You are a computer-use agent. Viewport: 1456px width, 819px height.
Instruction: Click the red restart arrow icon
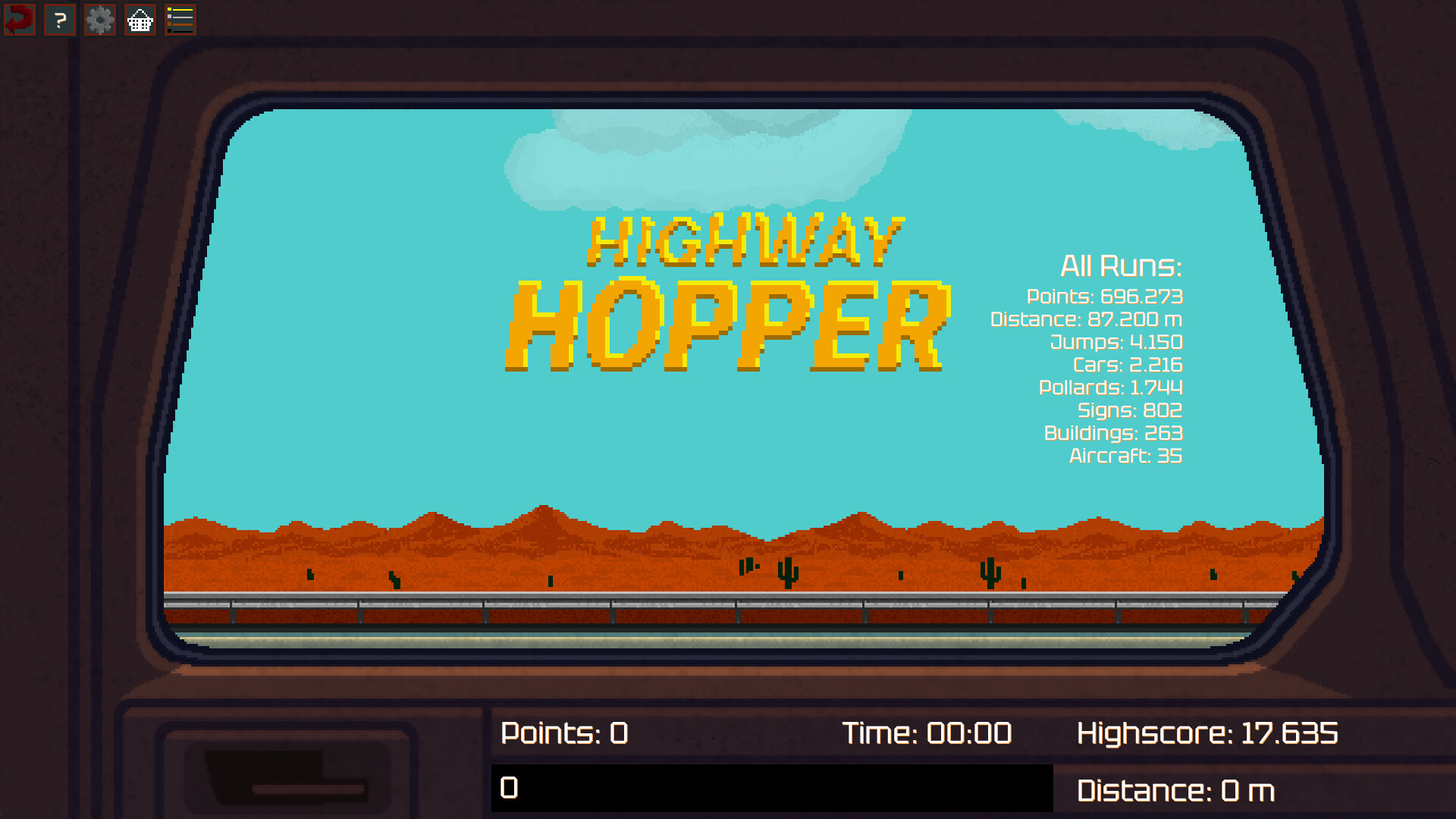coord(19,20)
